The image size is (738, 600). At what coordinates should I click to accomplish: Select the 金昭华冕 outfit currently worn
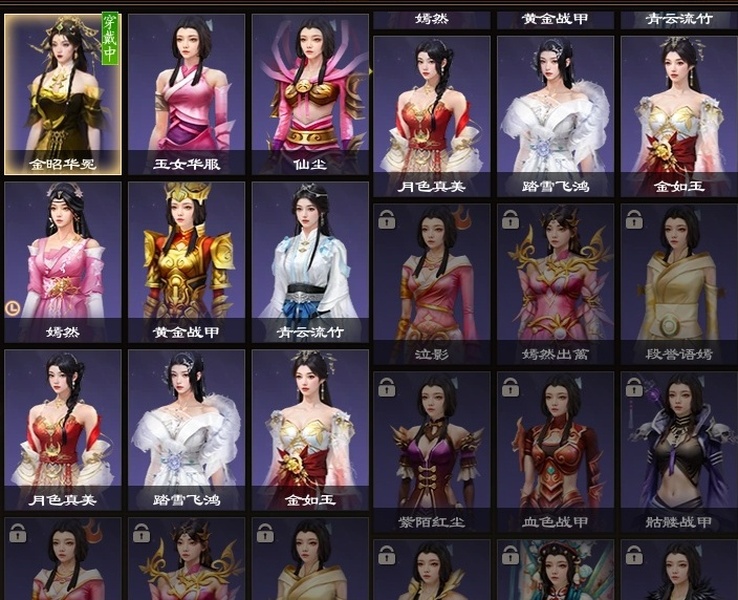point(63,93)
